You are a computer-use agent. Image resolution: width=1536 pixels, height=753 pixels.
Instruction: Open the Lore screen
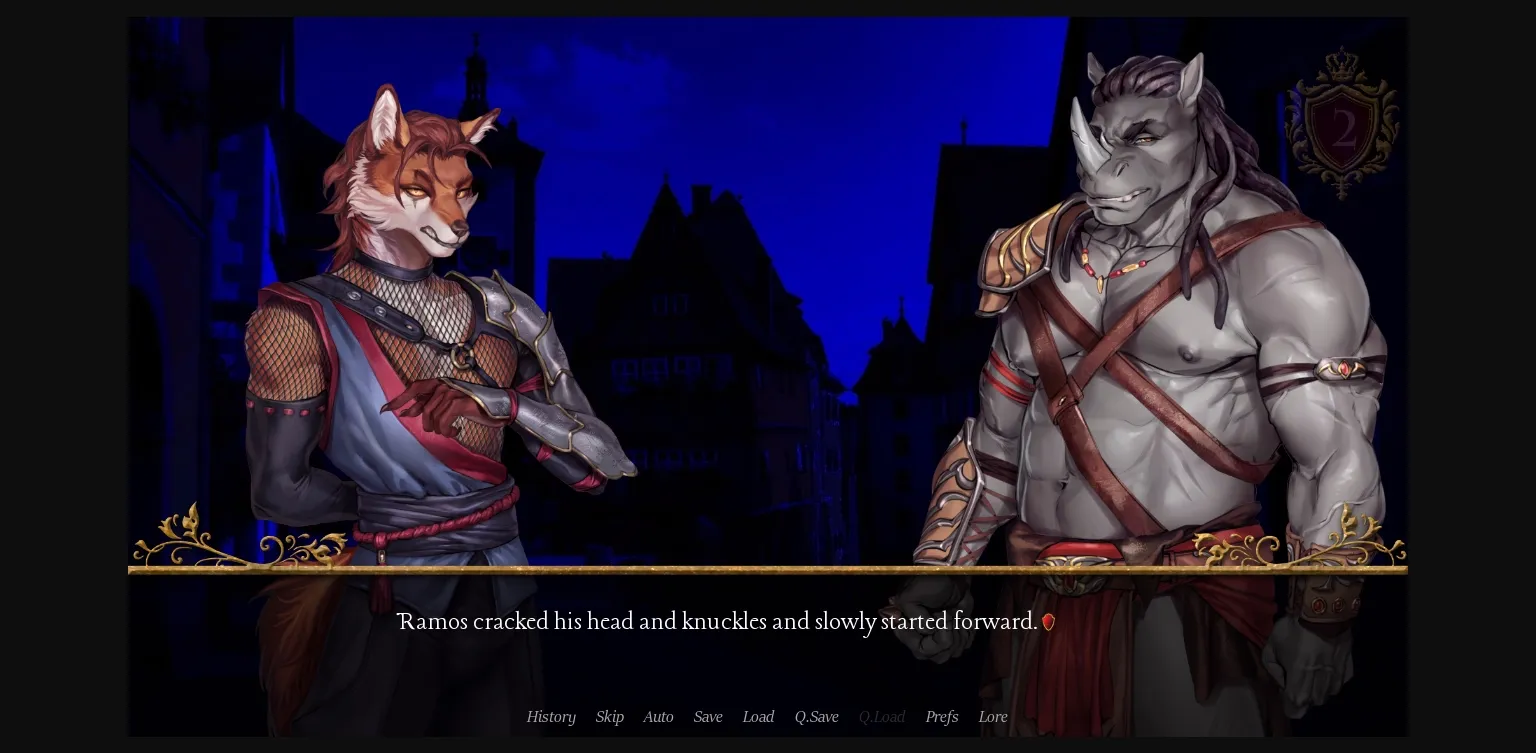(x=993, y=717)
